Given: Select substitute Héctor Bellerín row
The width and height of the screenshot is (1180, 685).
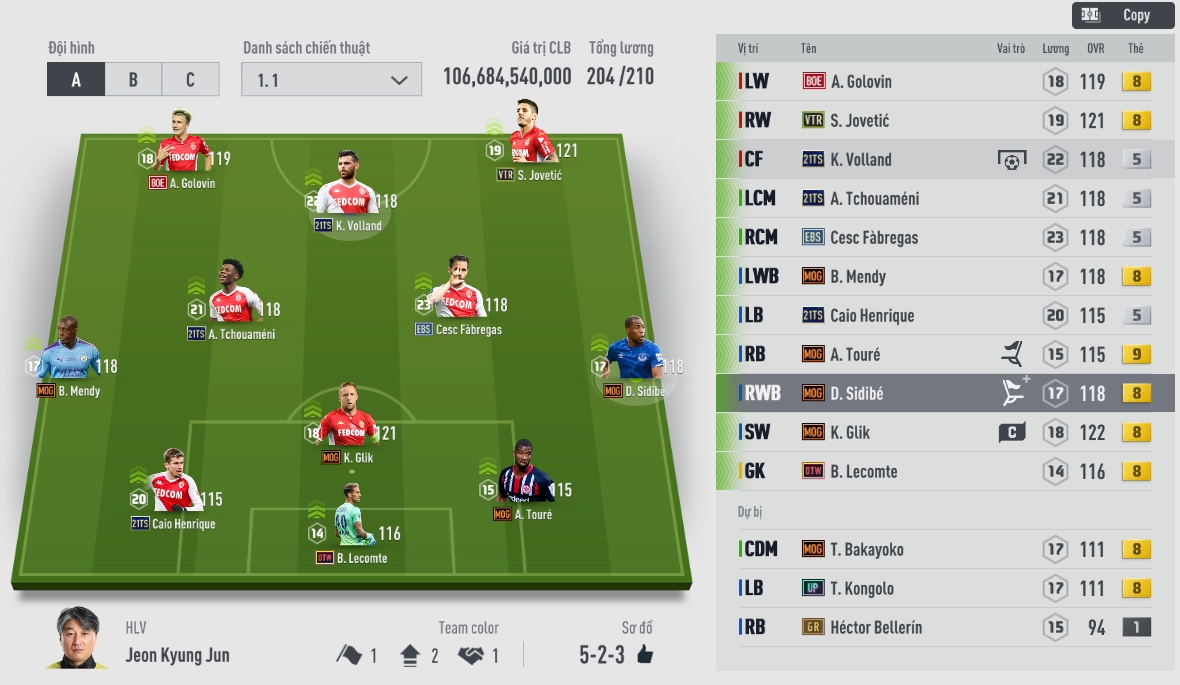Looking at the screenshot, I should (945, 628).
